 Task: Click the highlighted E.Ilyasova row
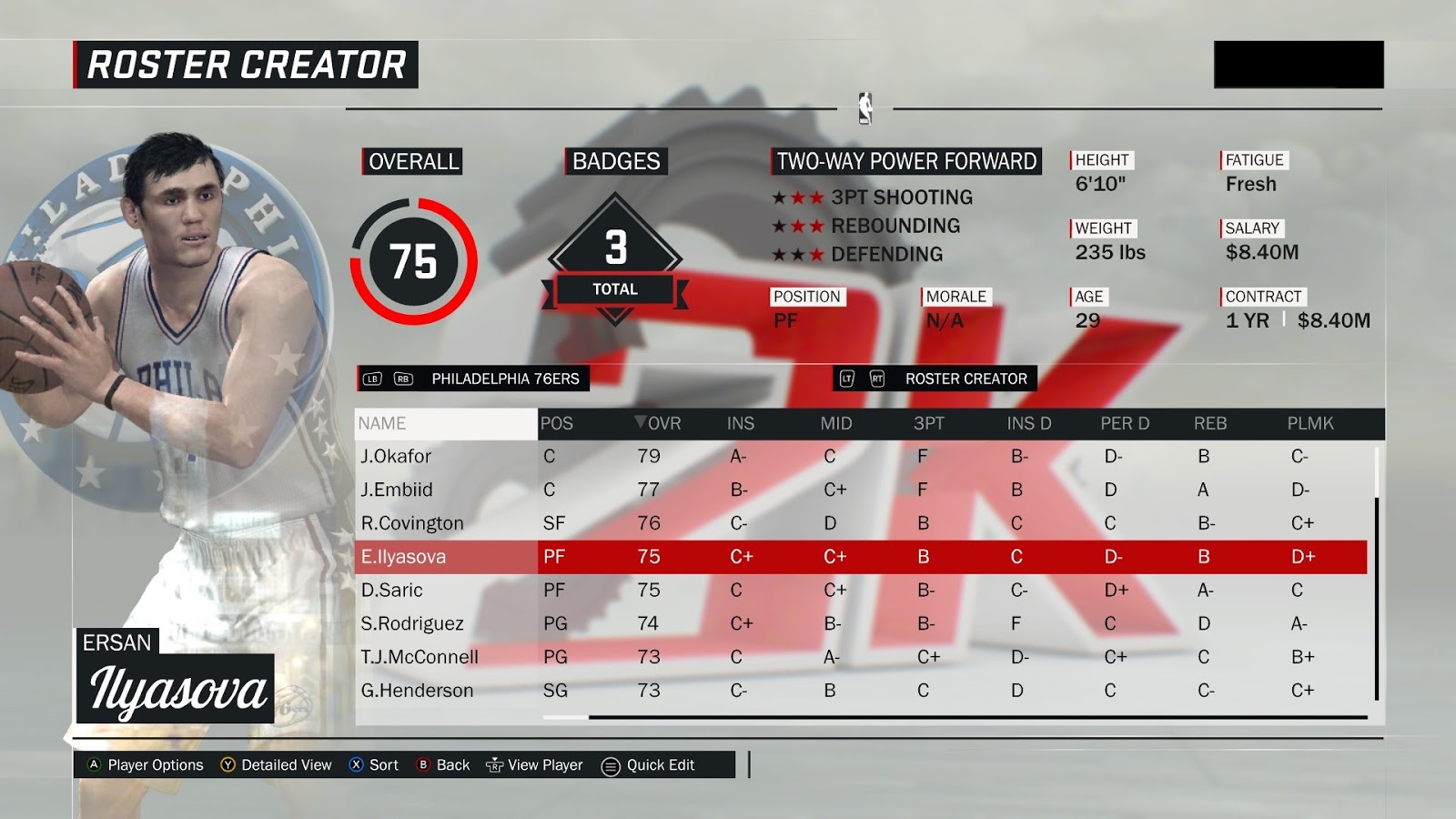click(x=404, y=557)
